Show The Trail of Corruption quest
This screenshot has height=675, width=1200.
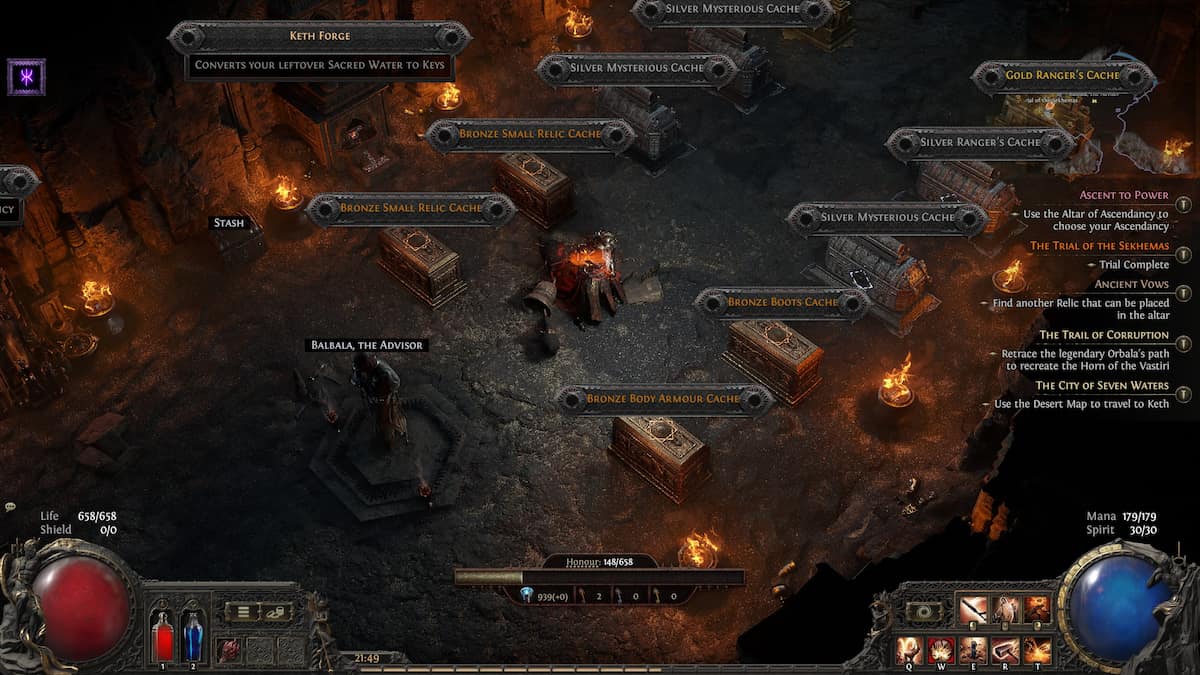1103,335
